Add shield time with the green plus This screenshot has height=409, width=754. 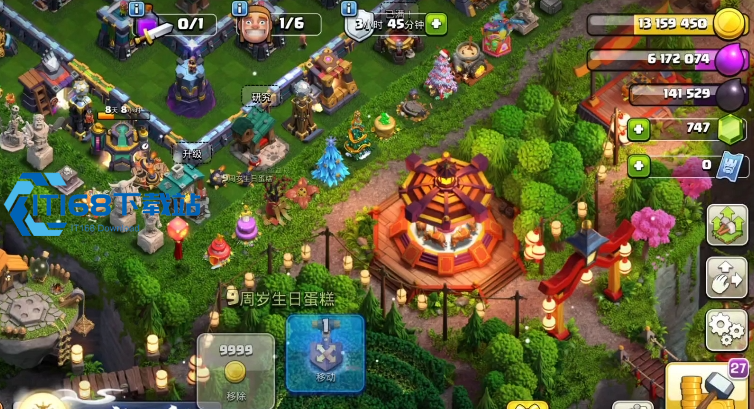coord(436,24)
